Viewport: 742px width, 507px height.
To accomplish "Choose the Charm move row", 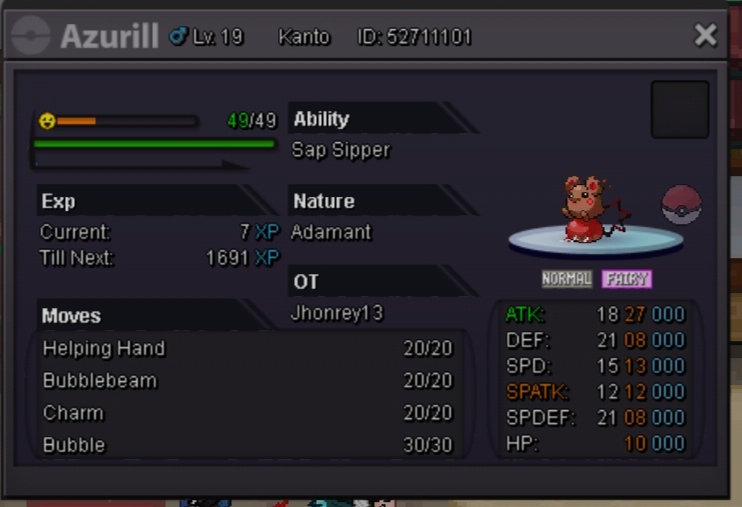I will [x=247, y=413].
